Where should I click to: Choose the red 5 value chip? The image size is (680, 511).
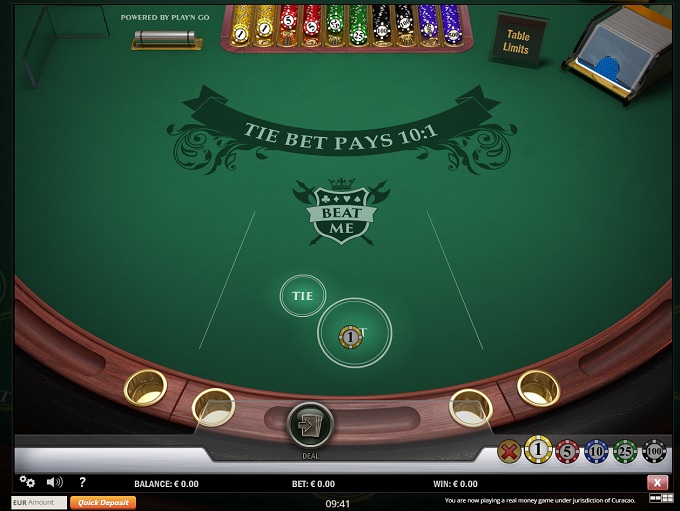(x=567, y=452)
